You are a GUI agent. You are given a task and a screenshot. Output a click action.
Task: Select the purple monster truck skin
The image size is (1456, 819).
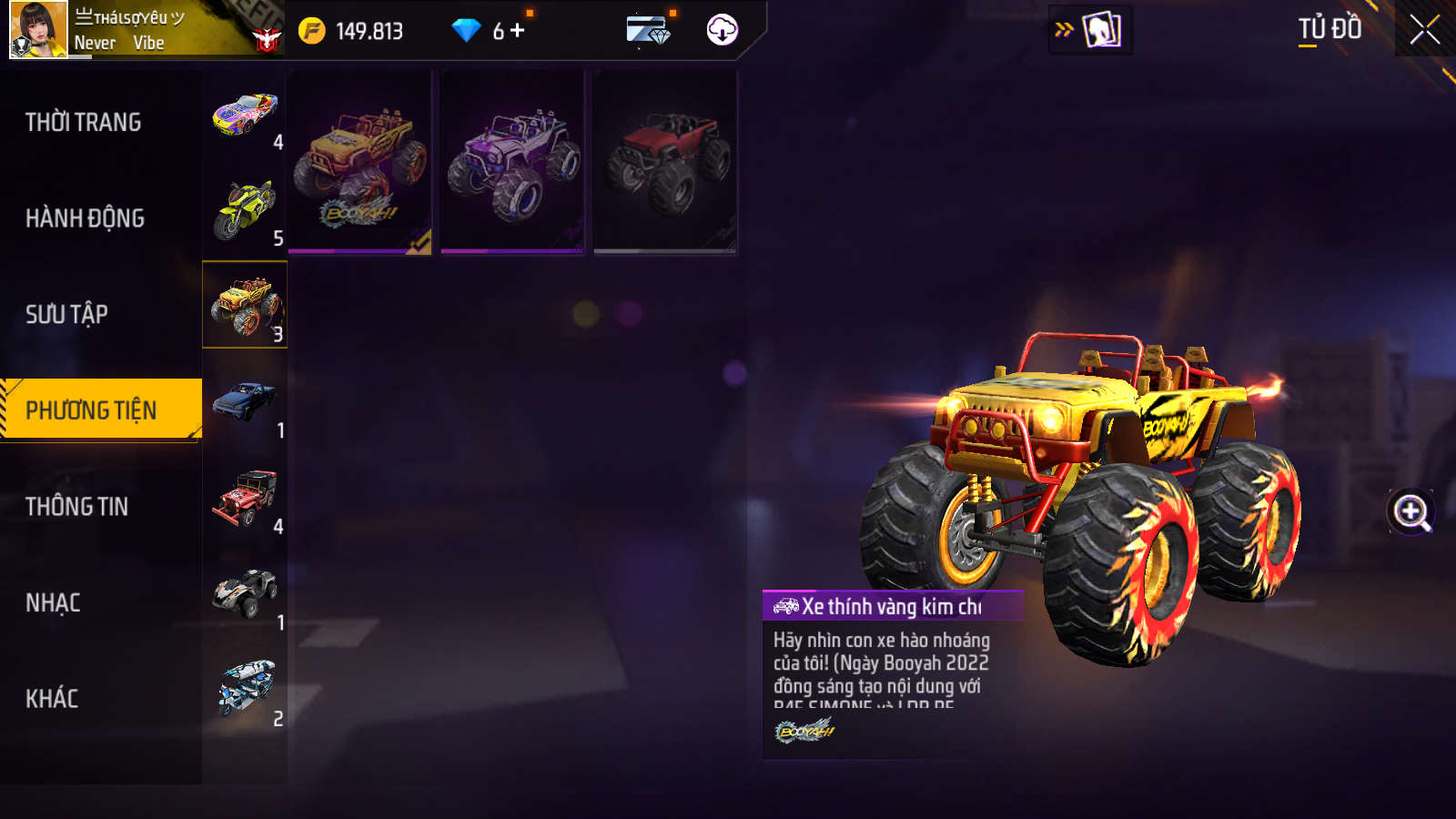pyautogui.click(x=512, y=162)
